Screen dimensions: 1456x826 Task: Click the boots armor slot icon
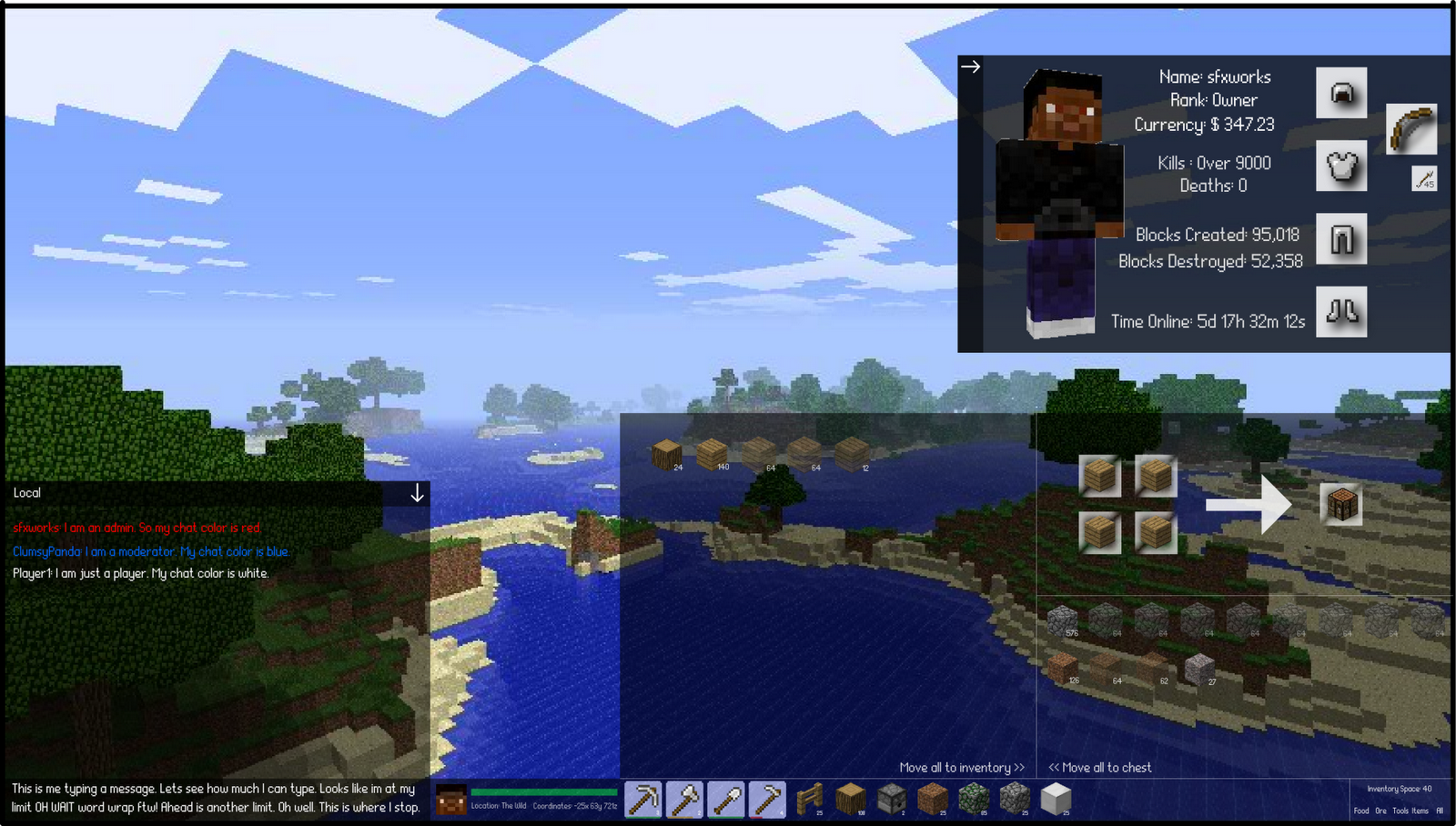point(1342,312)
